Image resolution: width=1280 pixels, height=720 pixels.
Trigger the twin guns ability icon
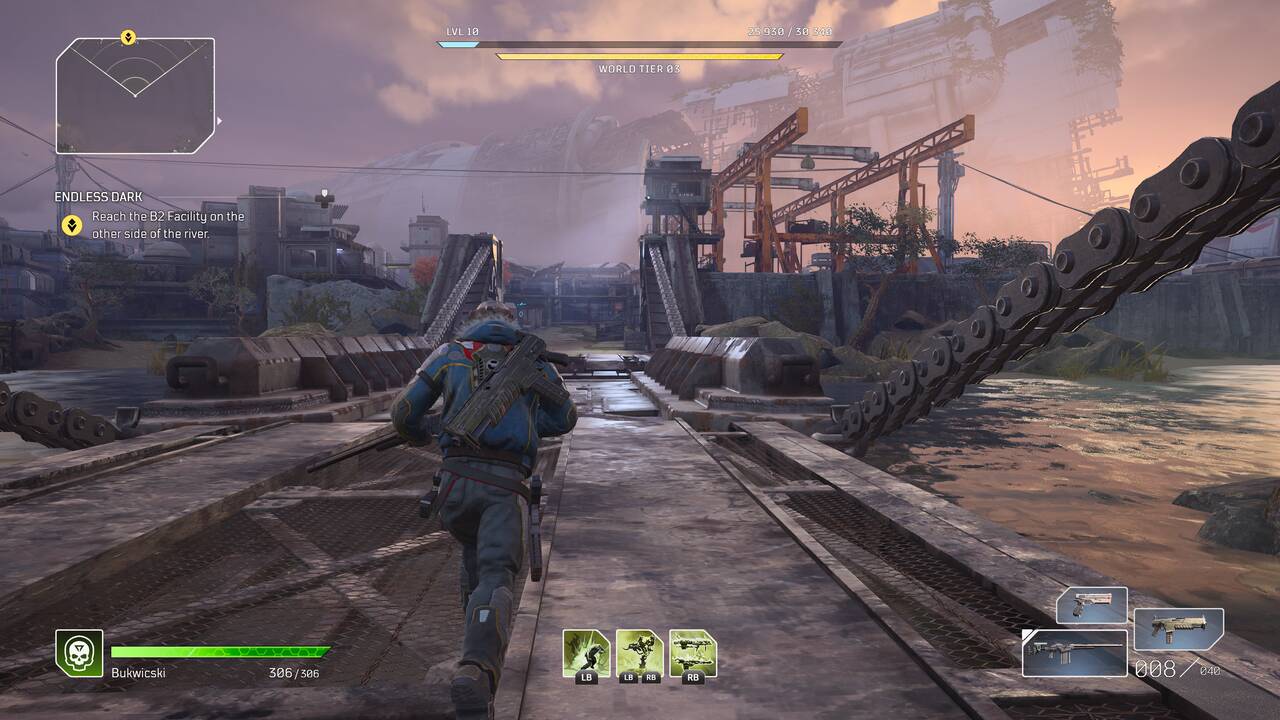point(693,652)
